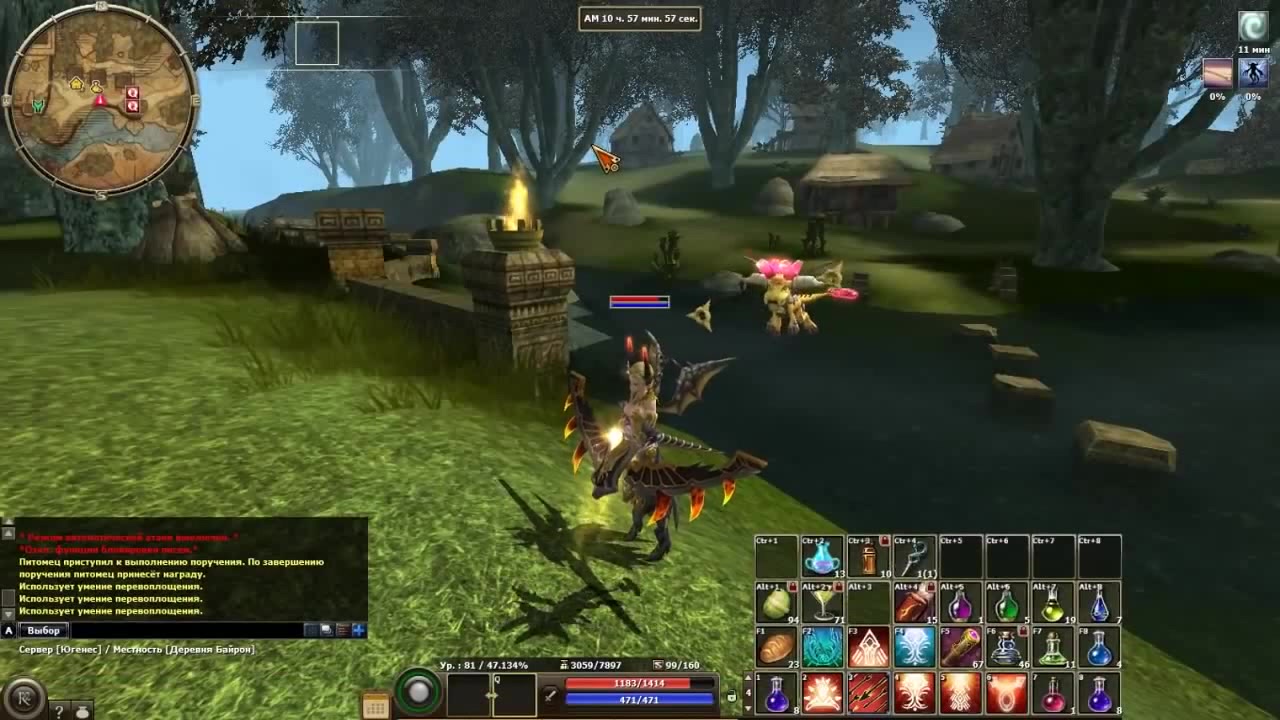Activate the icy blue skill in slot F4

914,647
